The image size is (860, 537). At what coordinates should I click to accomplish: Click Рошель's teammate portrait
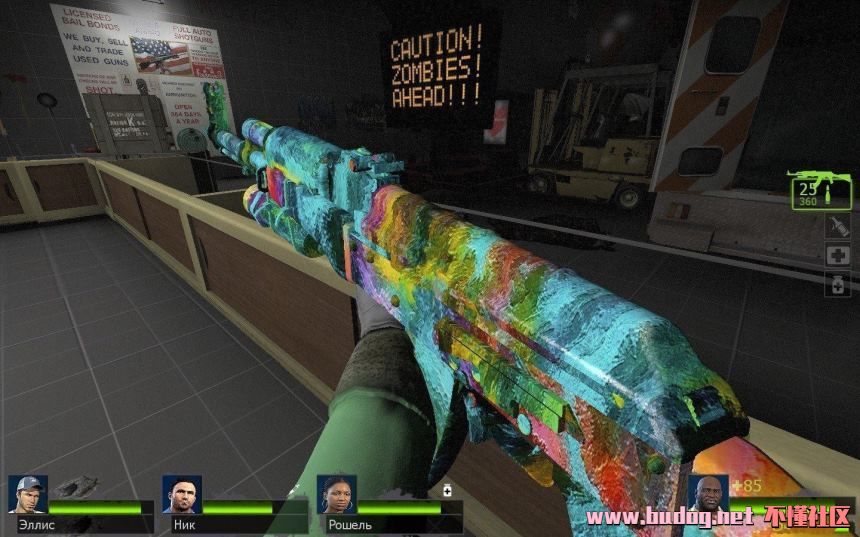(x=337, y=494)
